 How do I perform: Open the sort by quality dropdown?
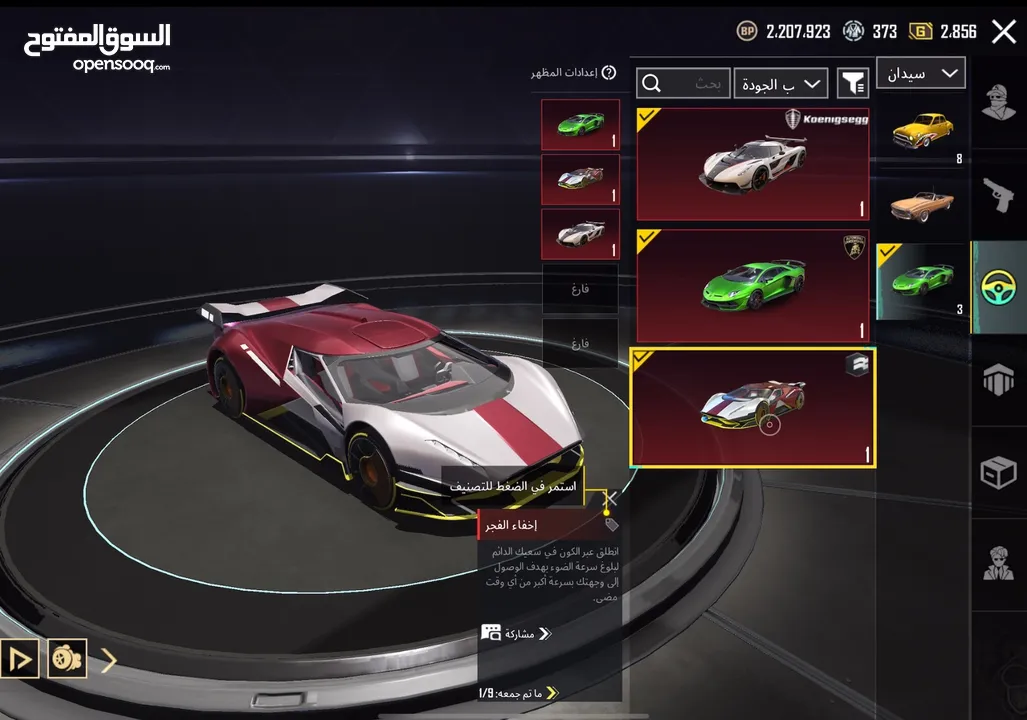point(780,84)
